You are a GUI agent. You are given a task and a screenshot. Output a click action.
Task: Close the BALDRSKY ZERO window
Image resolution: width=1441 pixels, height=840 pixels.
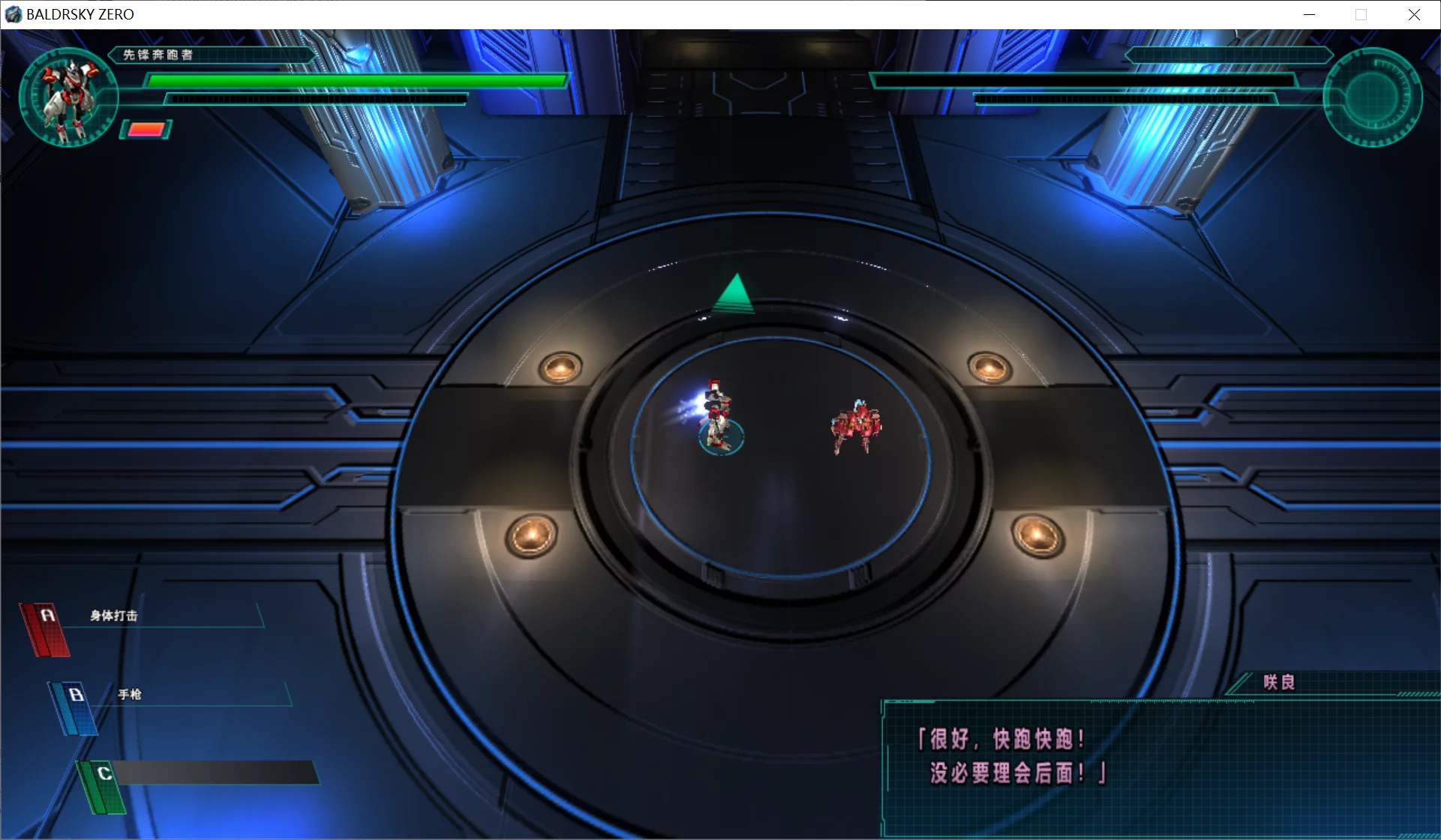pyautogui.click(x=1414, y=14)
